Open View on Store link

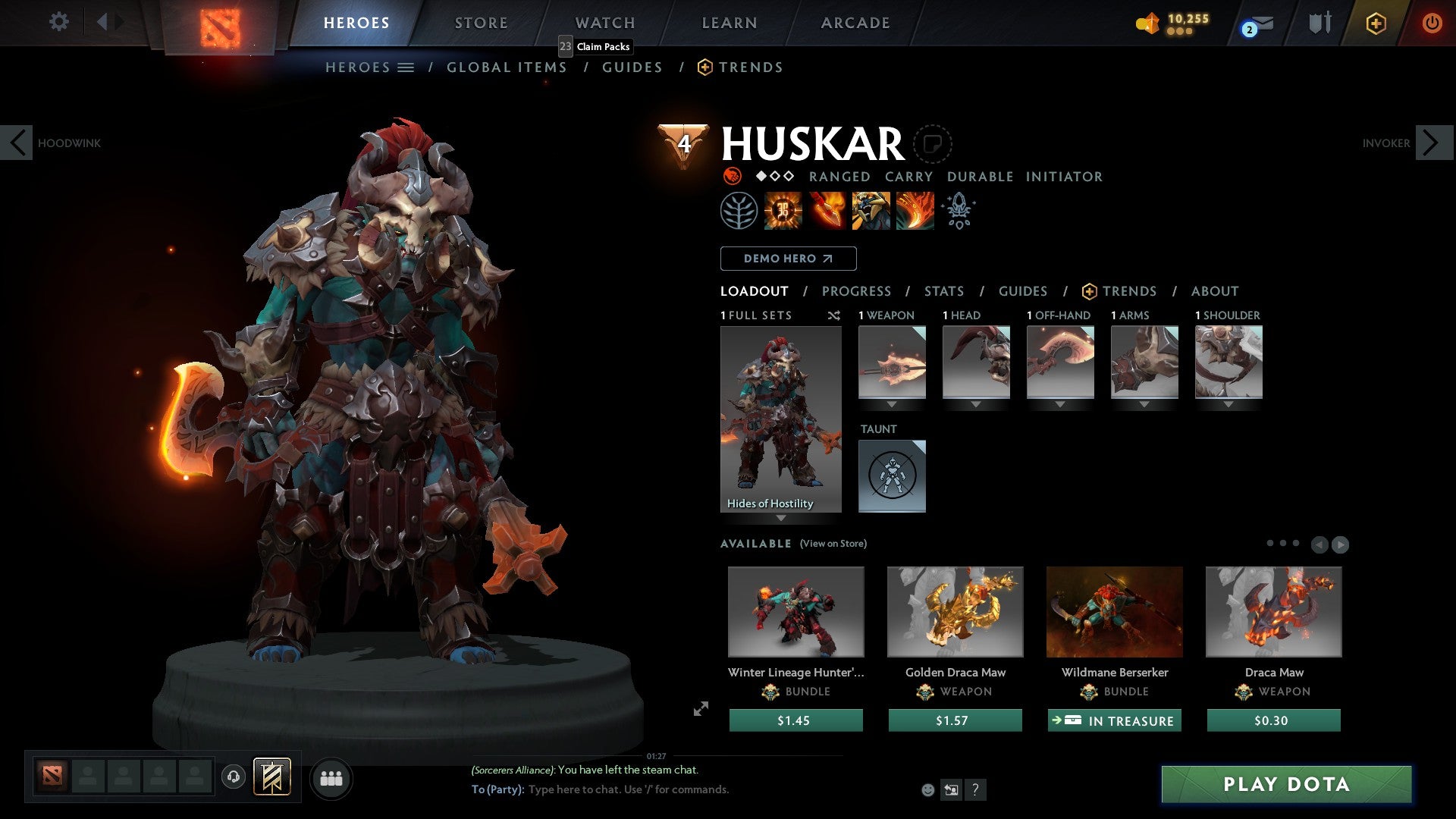coord(834,544)
